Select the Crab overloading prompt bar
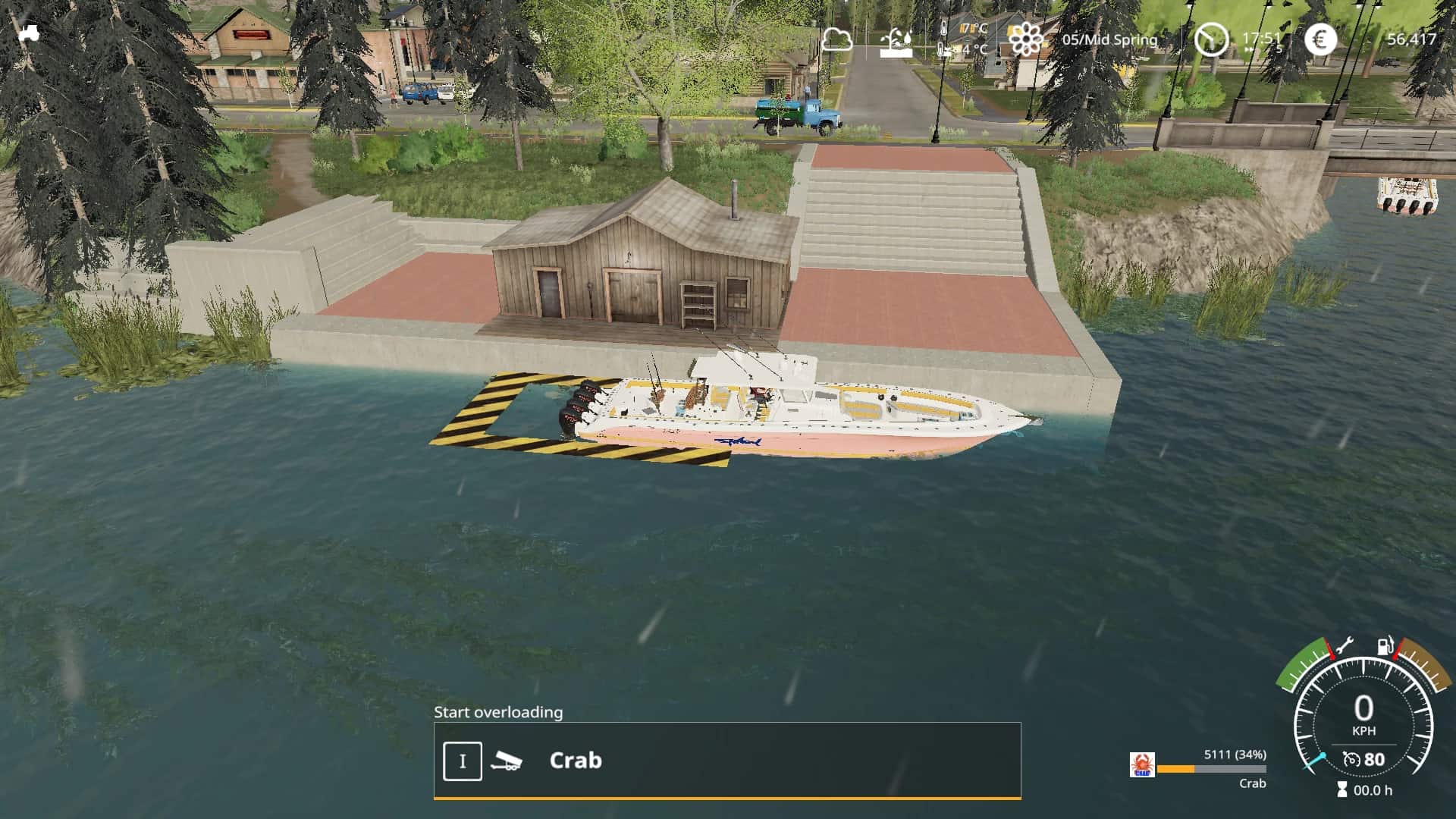 (726, 760)
